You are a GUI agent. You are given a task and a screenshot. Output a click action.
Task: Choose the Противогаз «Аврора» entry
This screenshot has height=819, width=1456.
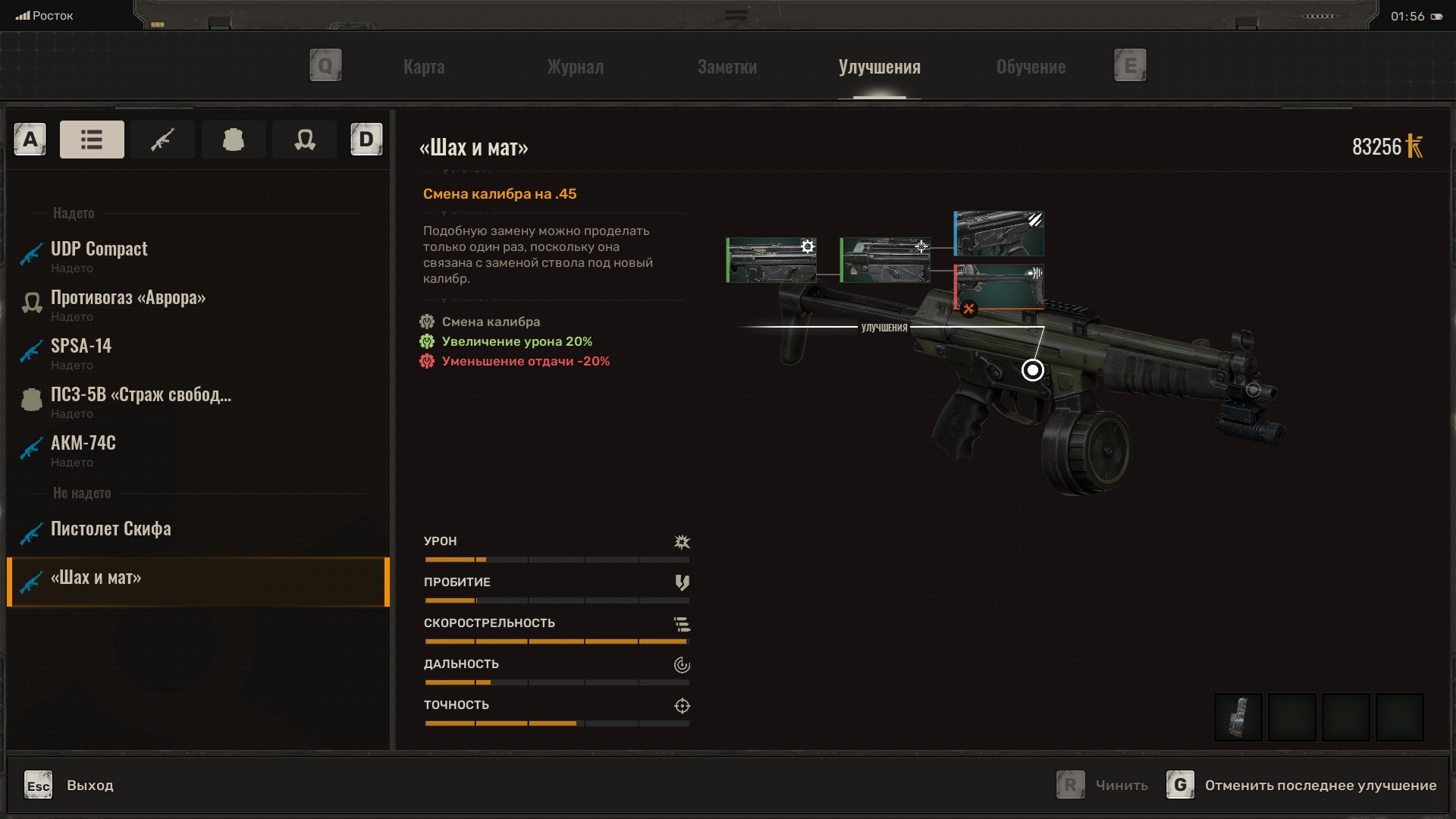pyautogui.click(x=127, y=304)
